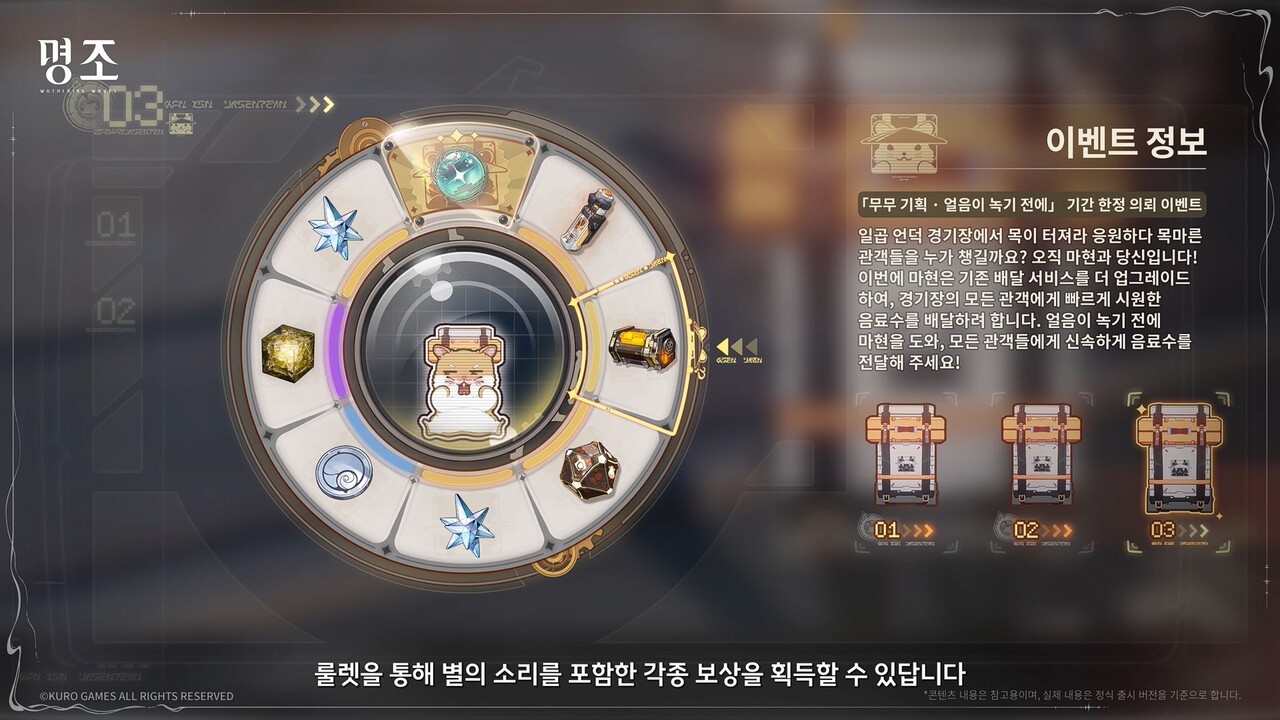Switch to the faint 02 side tab
This screenshot has height=720, width=1280.
click(116, 312)
